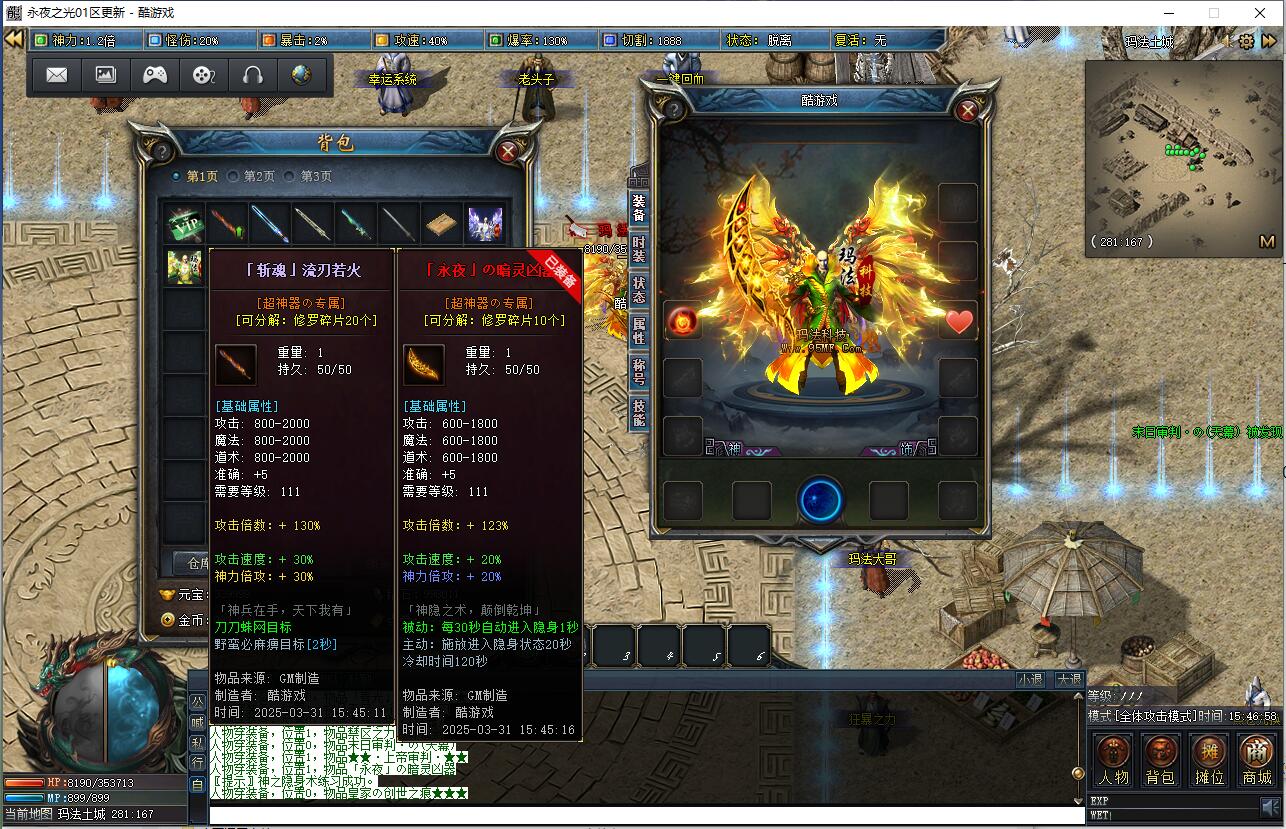
Task: Open the 摊位 stall button
Action: (x=1209, y=759)
